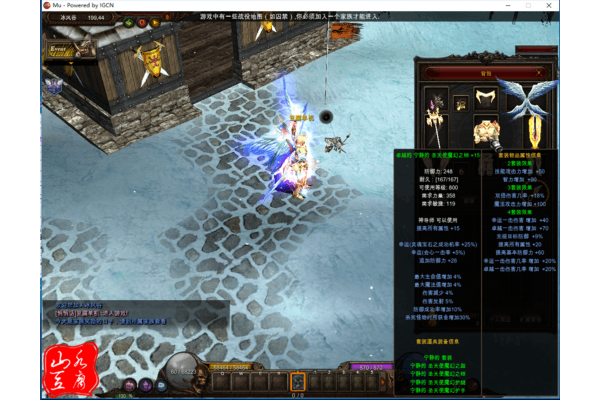Viewport: 600px width, 400px height.
Task: Select the small pendant slot beside helmet
Action: pos(461,103)
